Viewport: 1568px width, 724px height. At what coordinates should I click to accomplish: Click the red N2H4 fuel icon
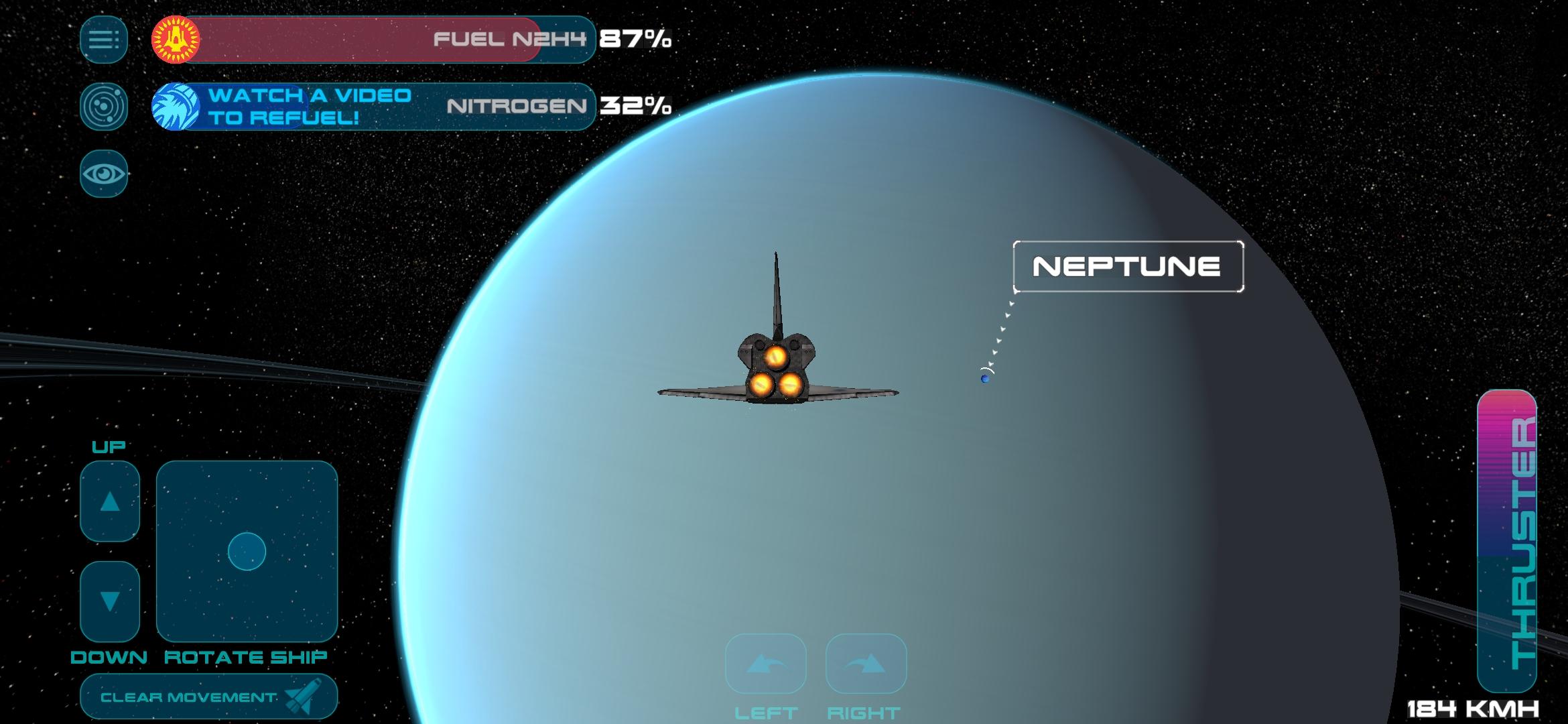[176, 40]
